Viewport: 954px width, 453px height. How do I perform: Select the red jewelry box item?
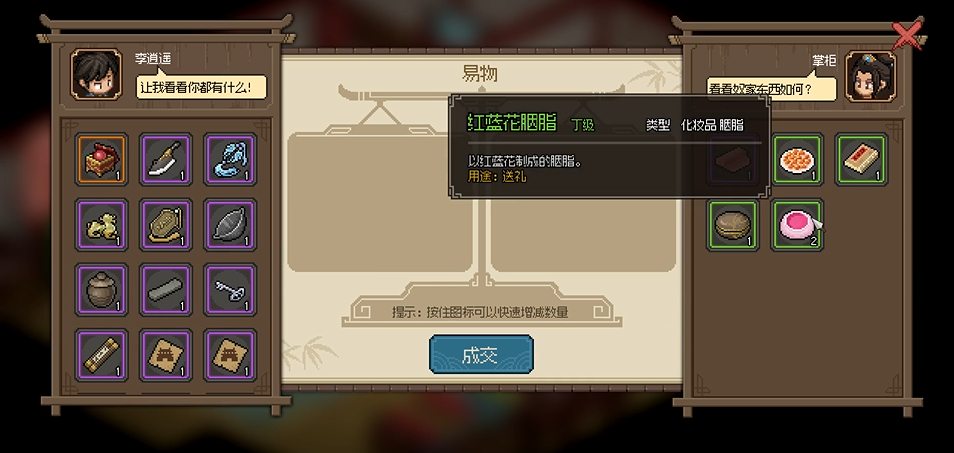click(x=102, y=160)
